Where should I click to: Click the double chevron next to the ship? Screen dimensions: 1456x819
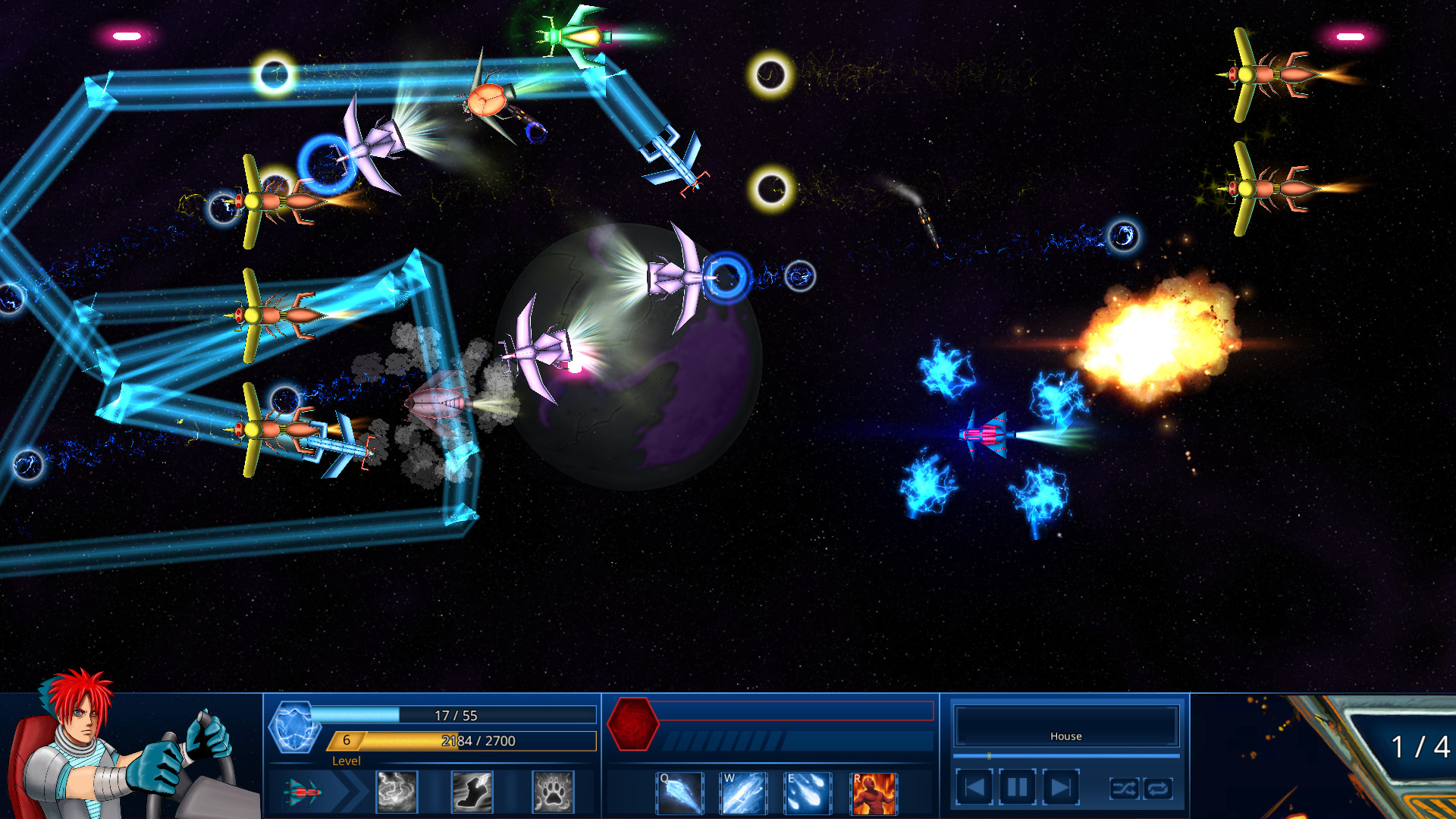(x=350, y=792)
